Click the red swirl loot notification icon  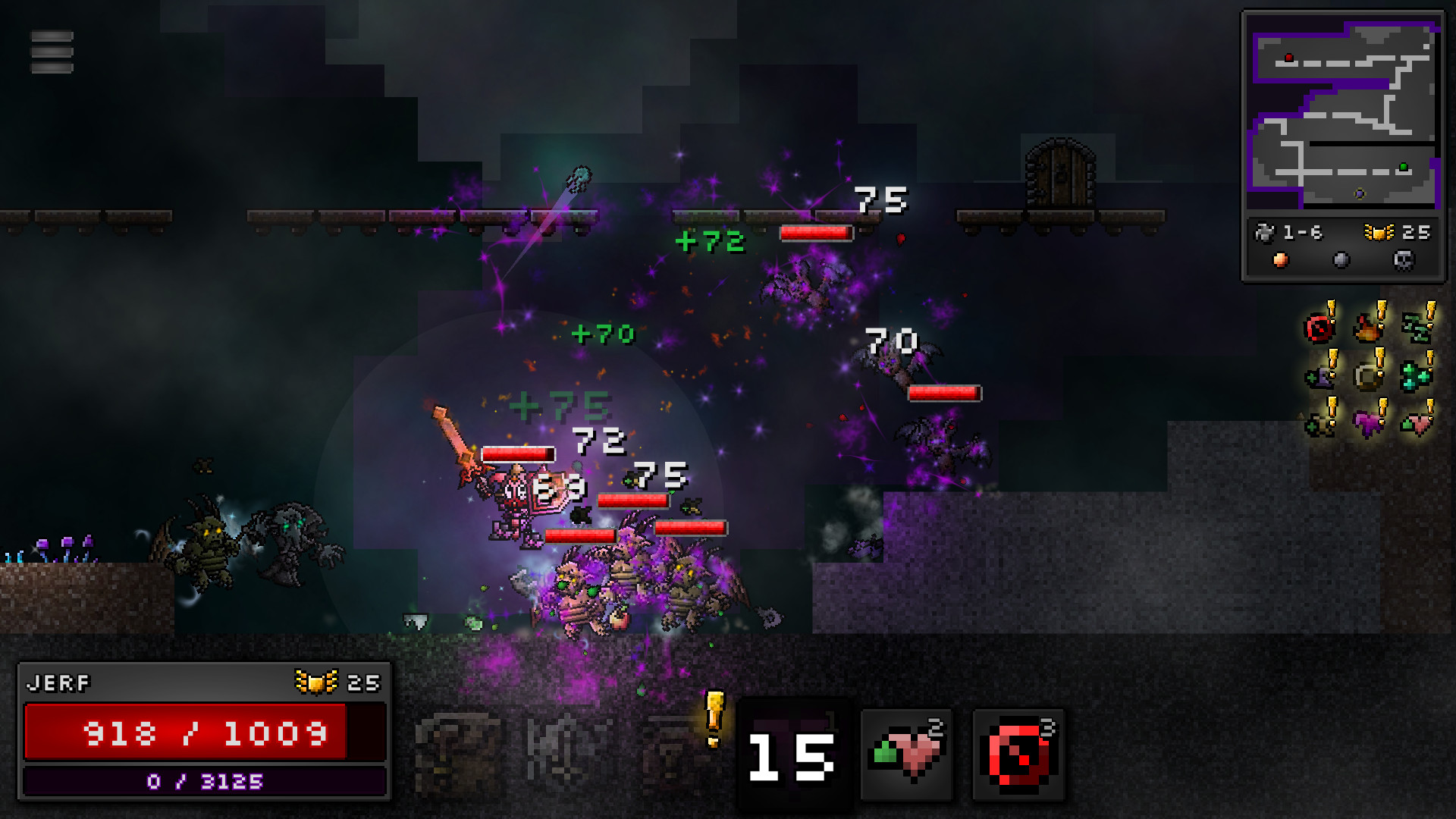pyautogui.click(x=1318, y=328)
